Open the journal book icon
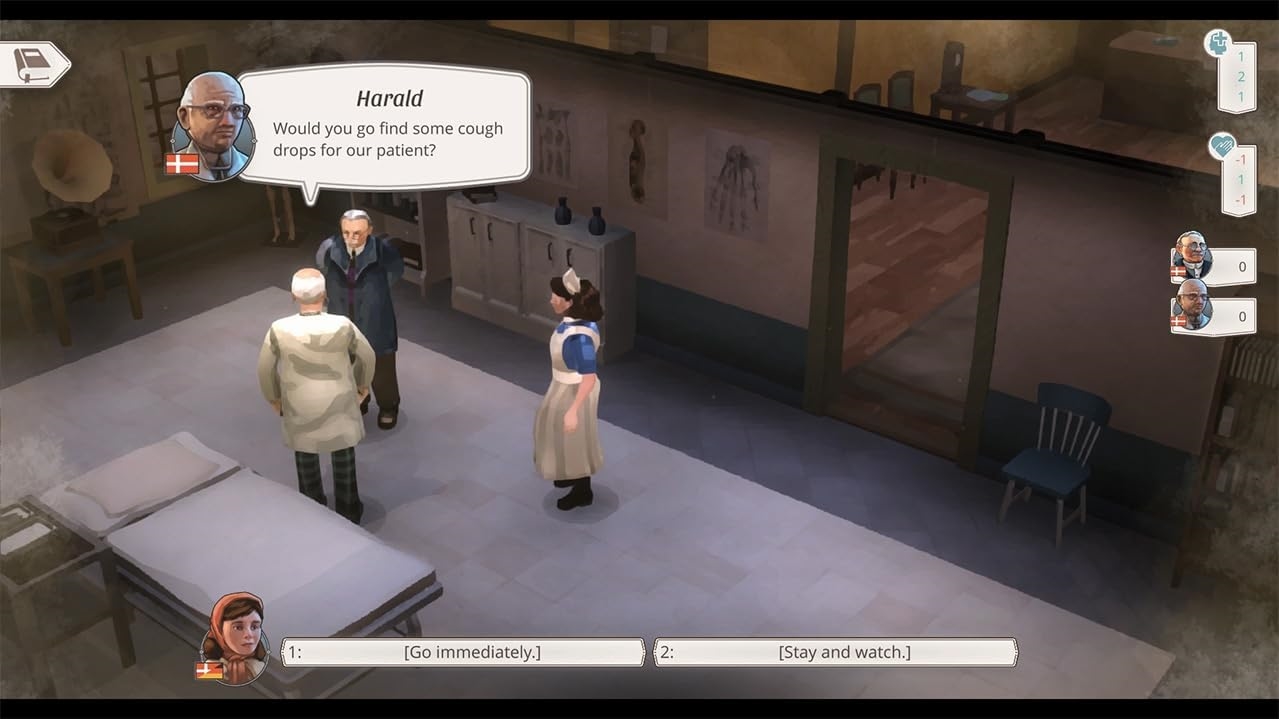 pos(32,65)
